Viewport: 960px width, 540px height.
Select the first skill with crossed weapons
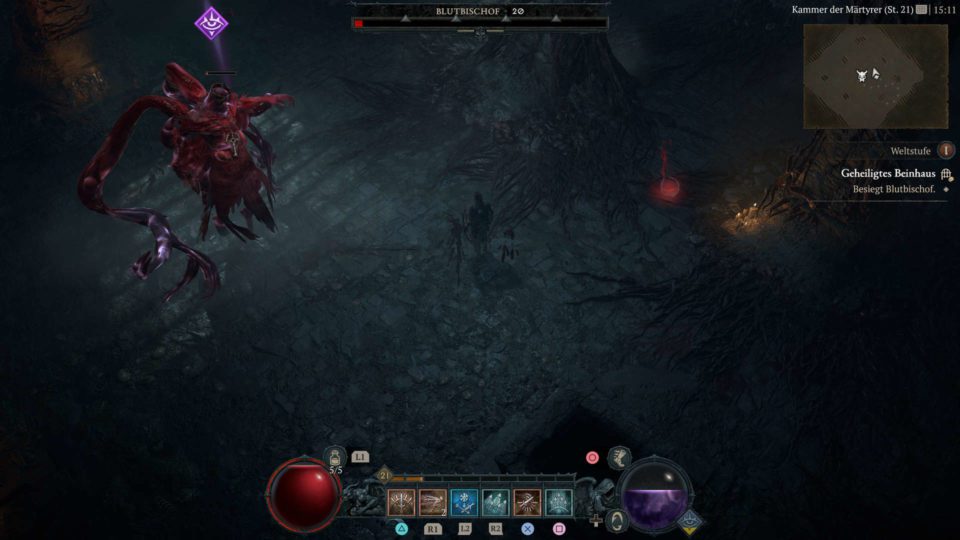pos(402,502)
